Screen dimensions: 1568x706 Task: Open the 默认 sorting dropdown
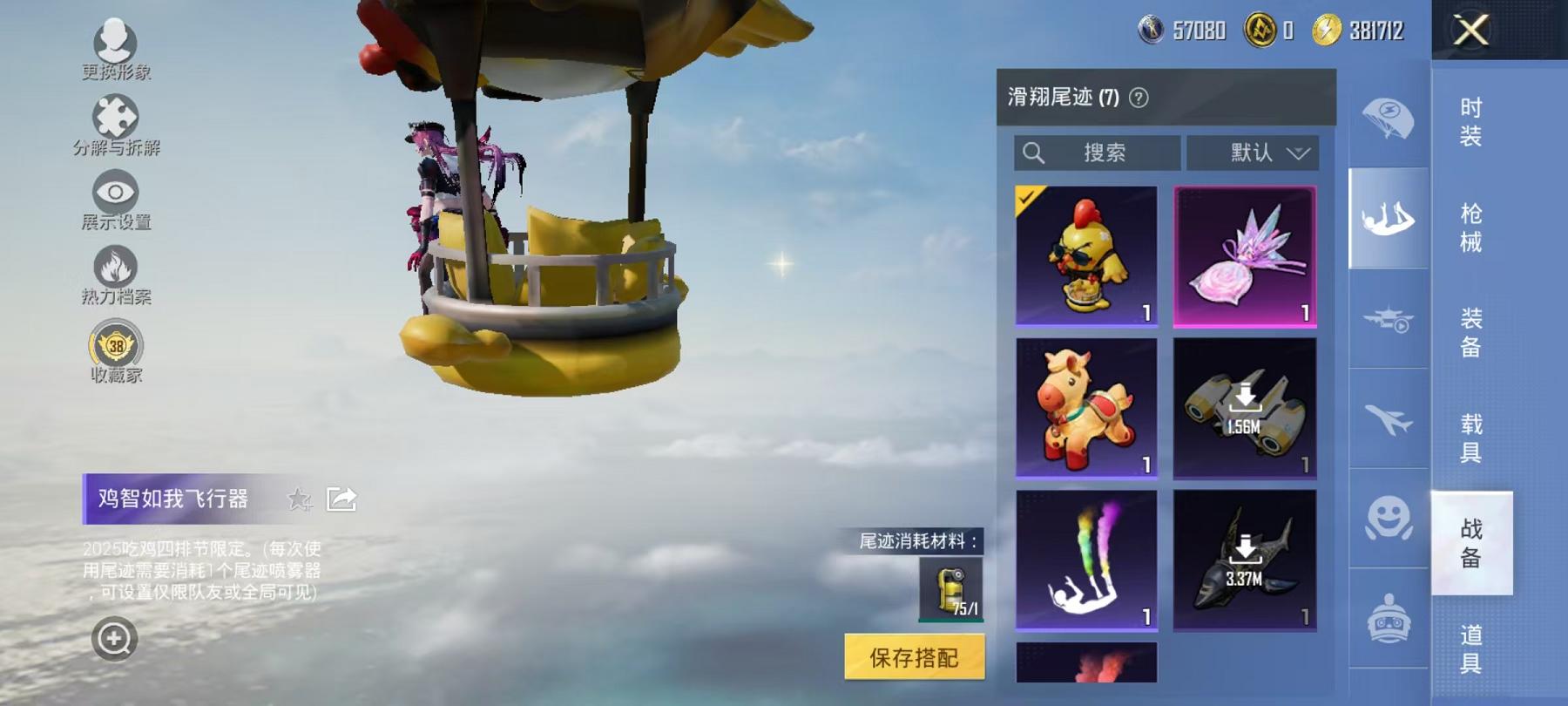(1253, 153)
